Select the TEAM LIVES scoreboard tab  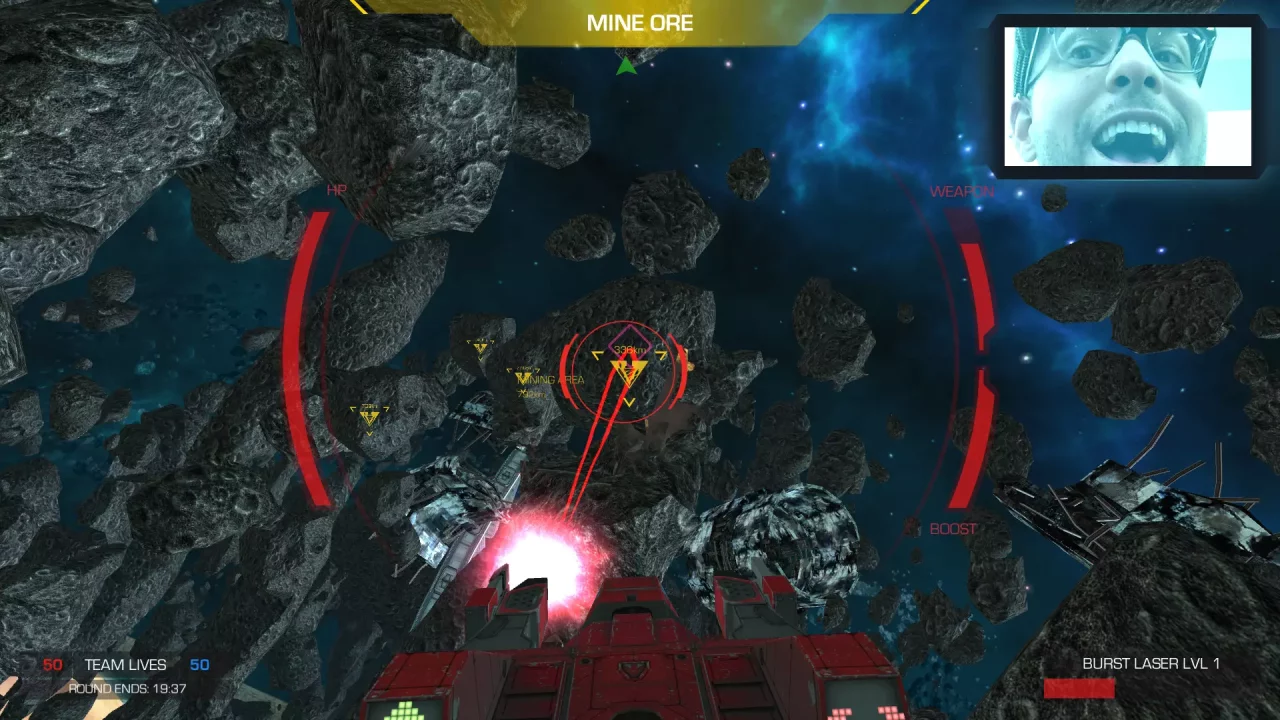tap(127, 664)
